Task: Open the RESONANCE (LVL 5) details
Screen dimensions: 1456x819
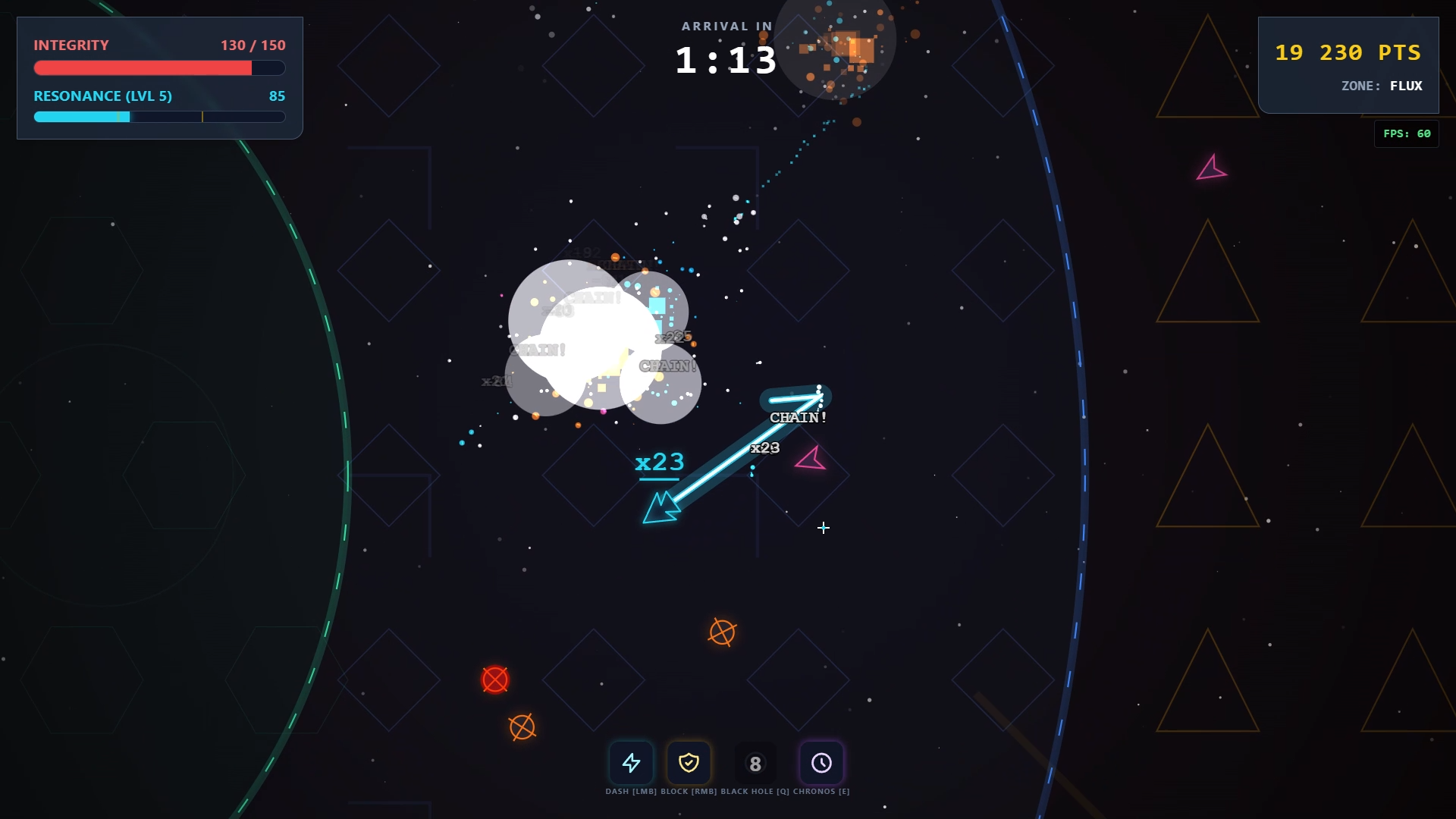Action: pos(102,96)
